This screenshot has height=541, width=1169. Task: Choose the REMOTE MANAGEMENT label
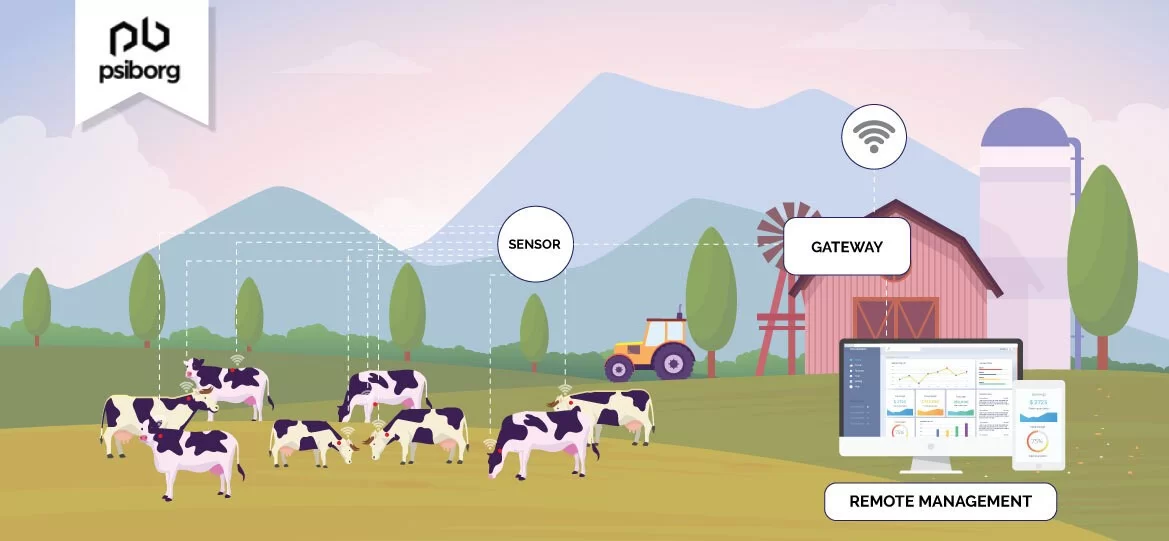click(939, 501)
